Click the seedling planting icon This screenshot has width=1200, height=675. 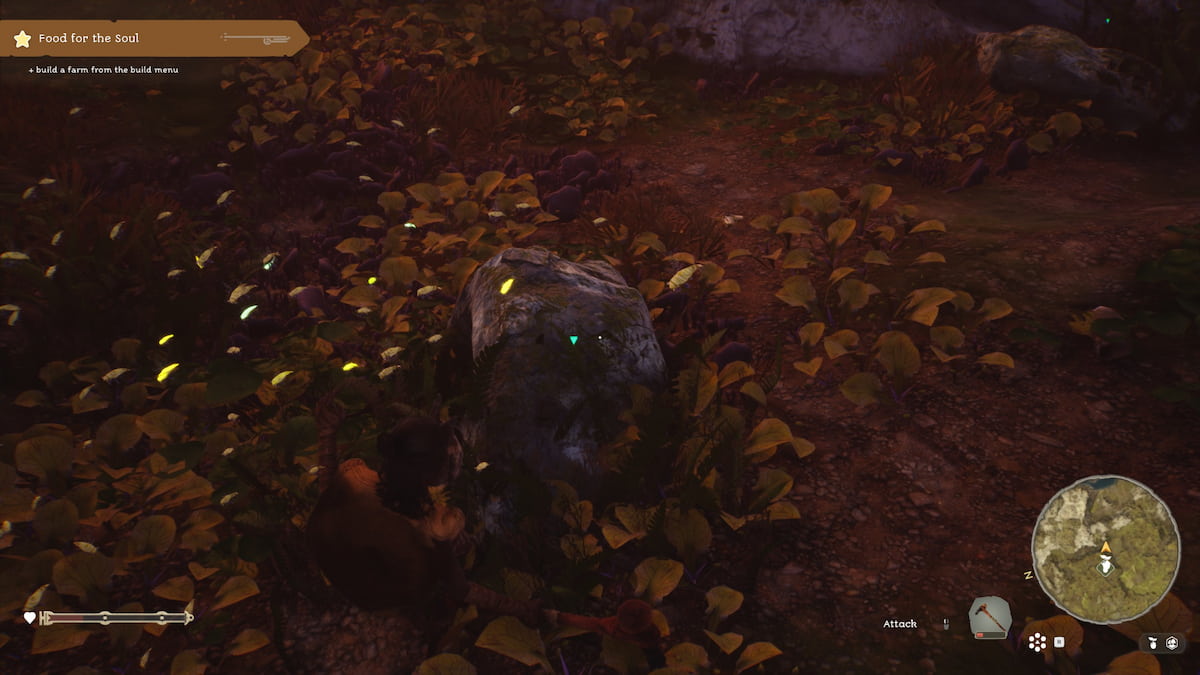point(1152,642)
